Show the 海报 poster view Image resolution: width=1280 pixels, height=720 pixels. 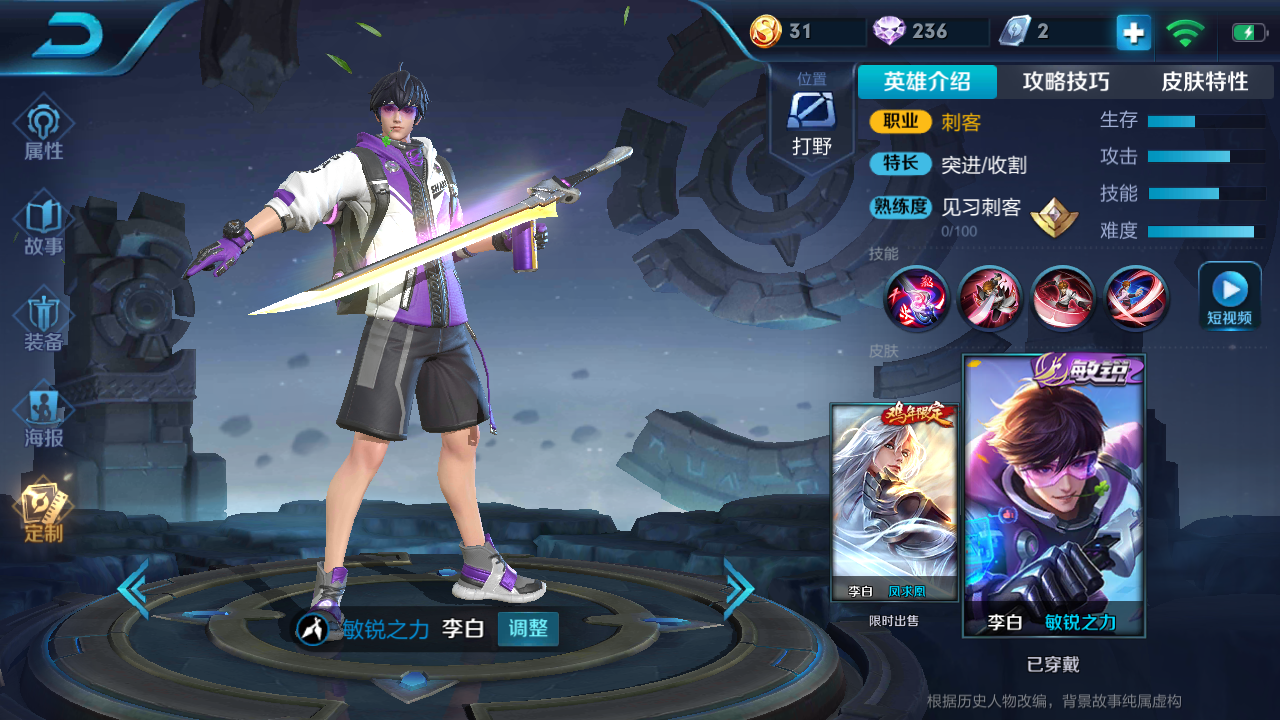(44, 418)
